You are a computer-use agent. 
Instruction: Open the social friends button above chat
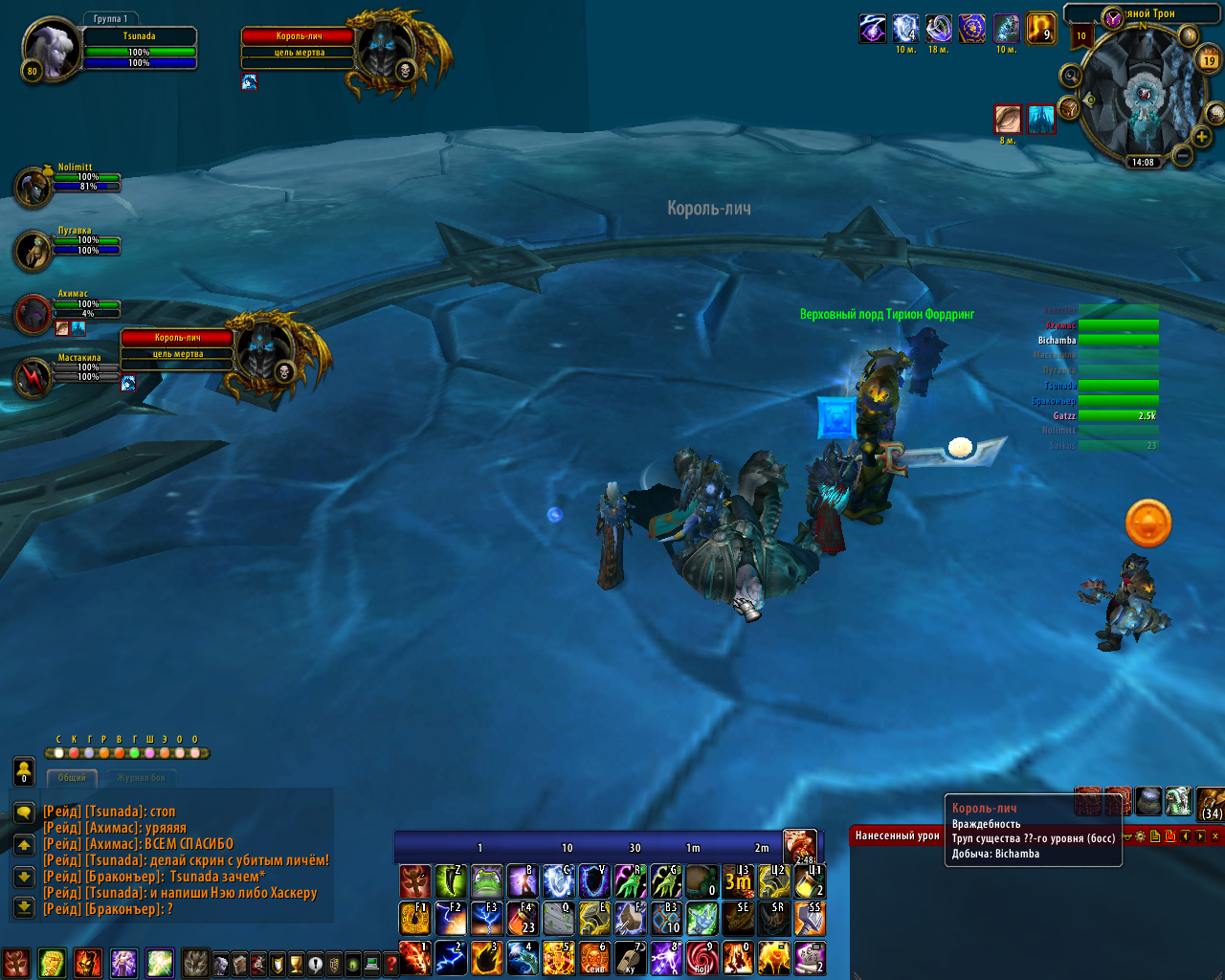pos(24,770)
